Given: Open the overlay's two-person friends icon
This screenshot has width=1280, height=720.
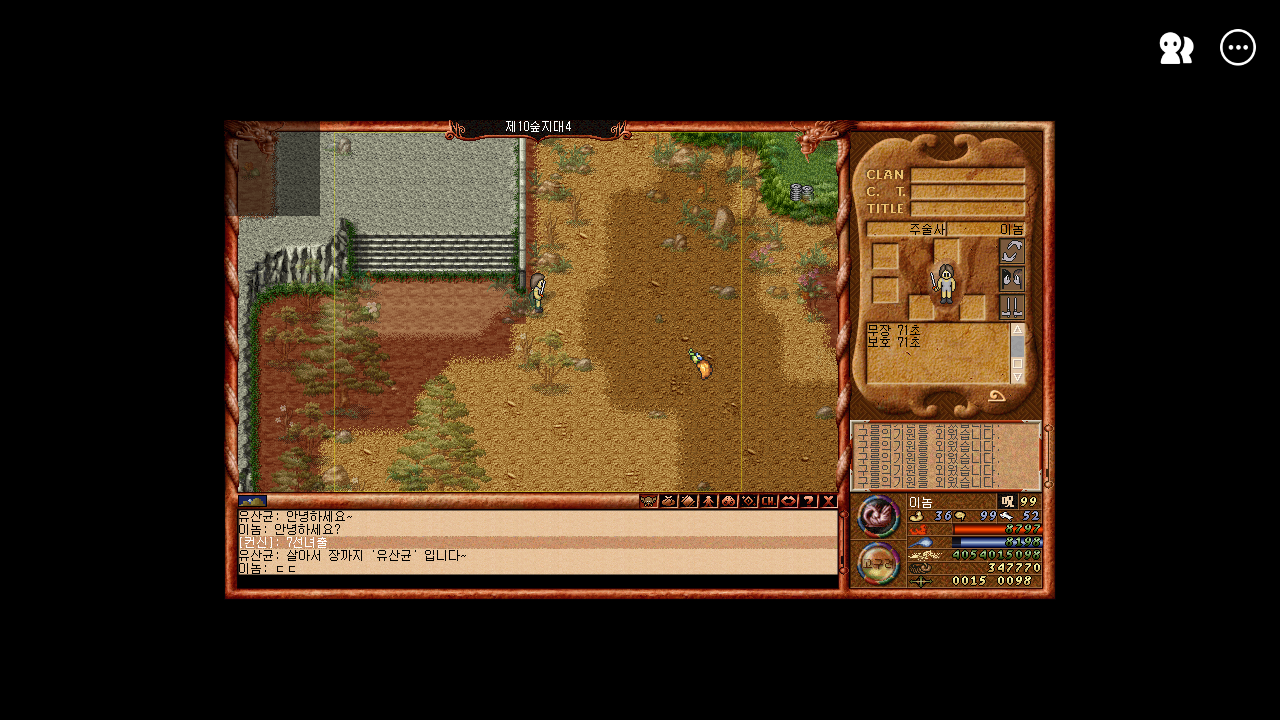Looking at the screenshot, I should click(1176, 48).
